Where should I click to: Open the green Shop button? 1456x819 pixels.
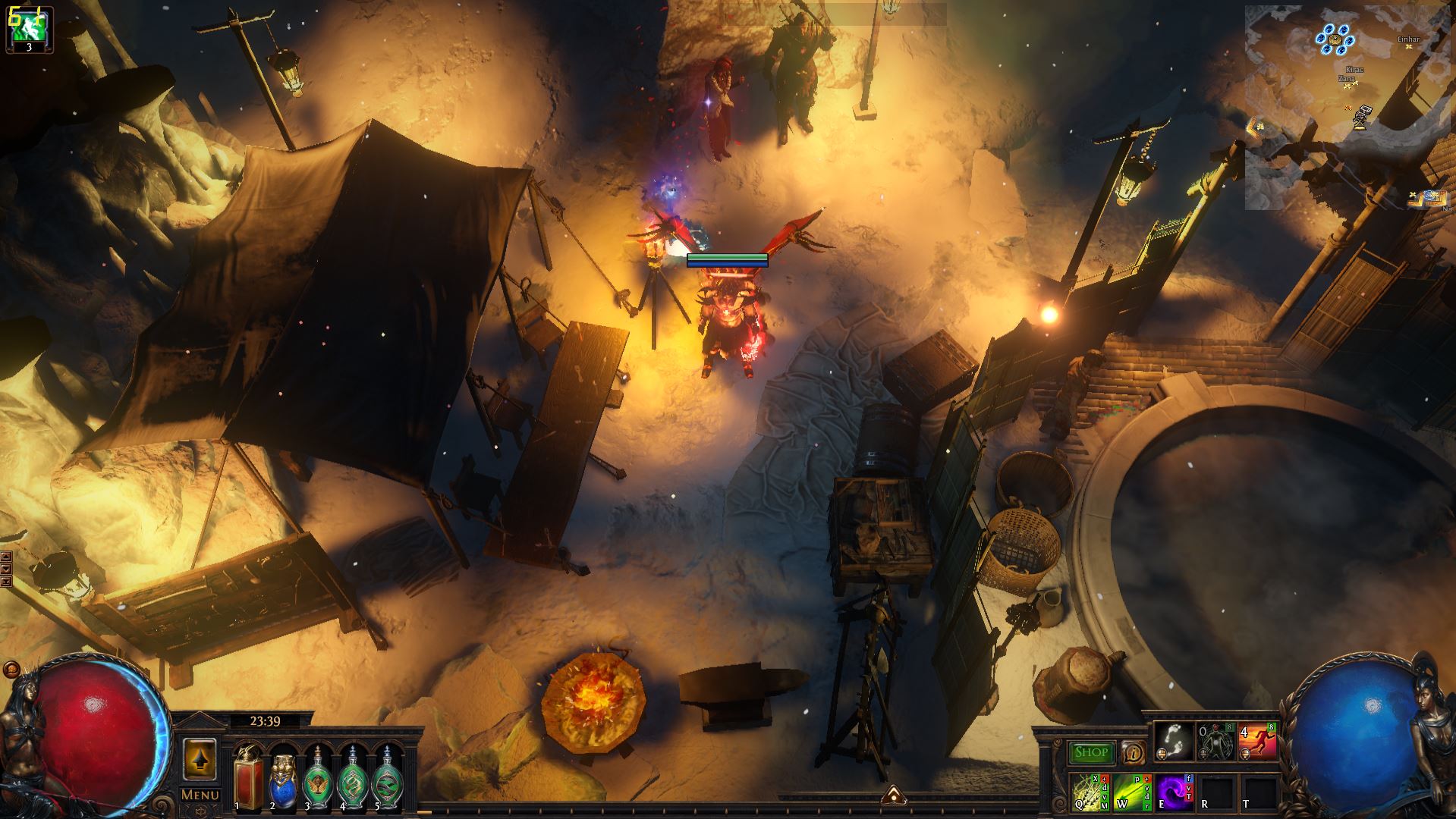tap(1091, 752)
